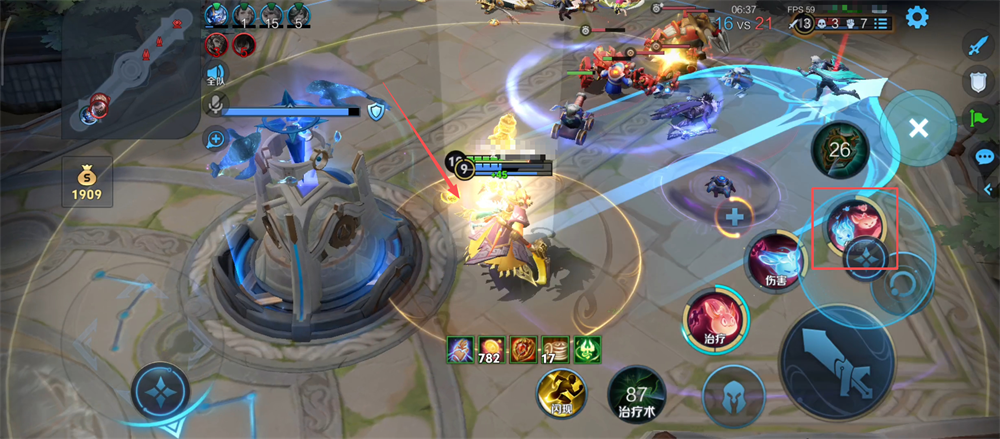Screen dimensions: 1000x439
Task: Click the movement joystick center
Action: coord(160,393)
